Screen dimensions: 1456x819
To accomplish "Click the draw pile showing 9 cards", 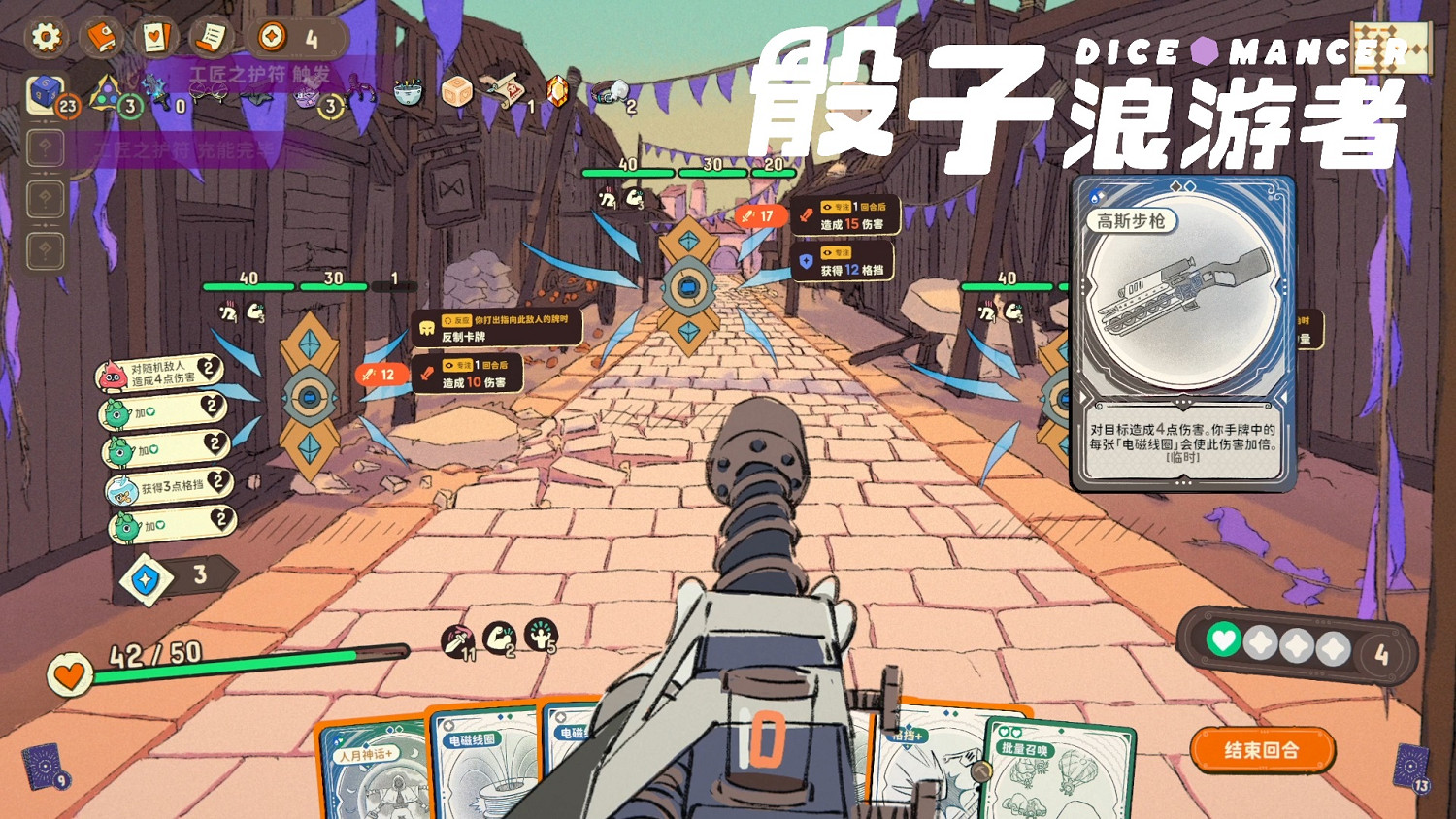I will click(x=44, y=767).
